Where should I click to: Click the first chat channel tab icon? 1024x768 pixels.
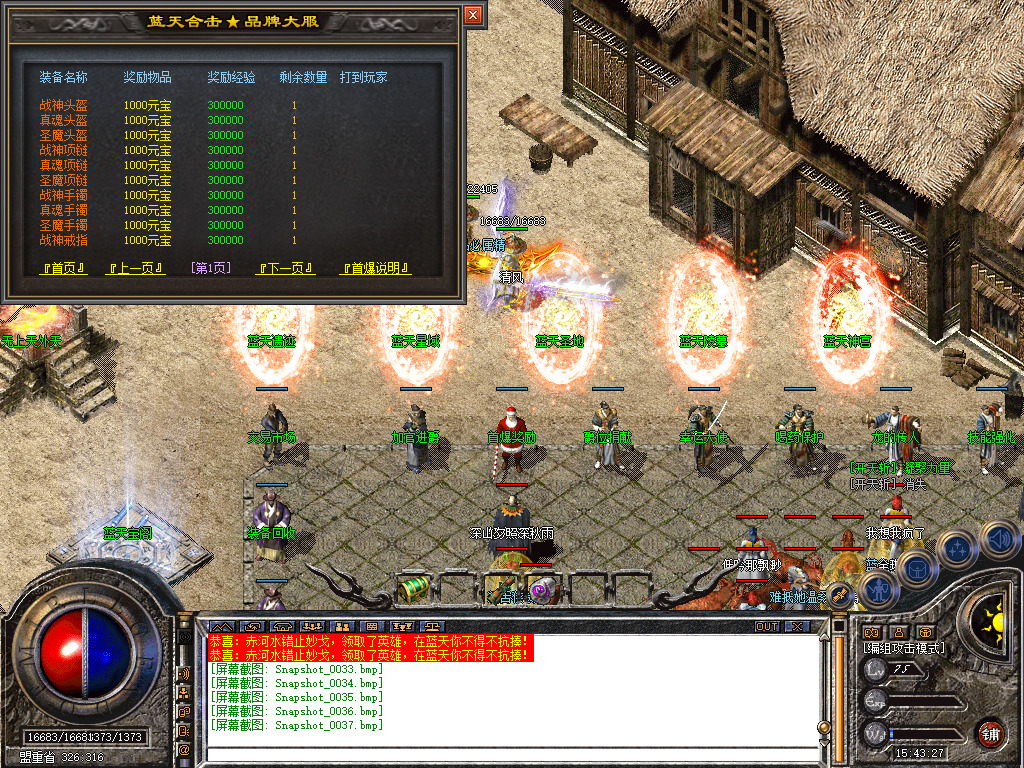[221, 627]
